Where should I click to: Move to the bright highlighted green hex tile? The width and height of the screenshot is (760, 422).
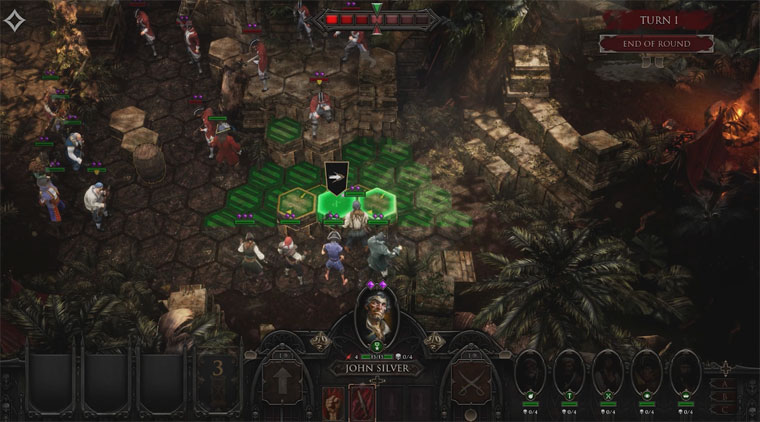pos(336,204)
